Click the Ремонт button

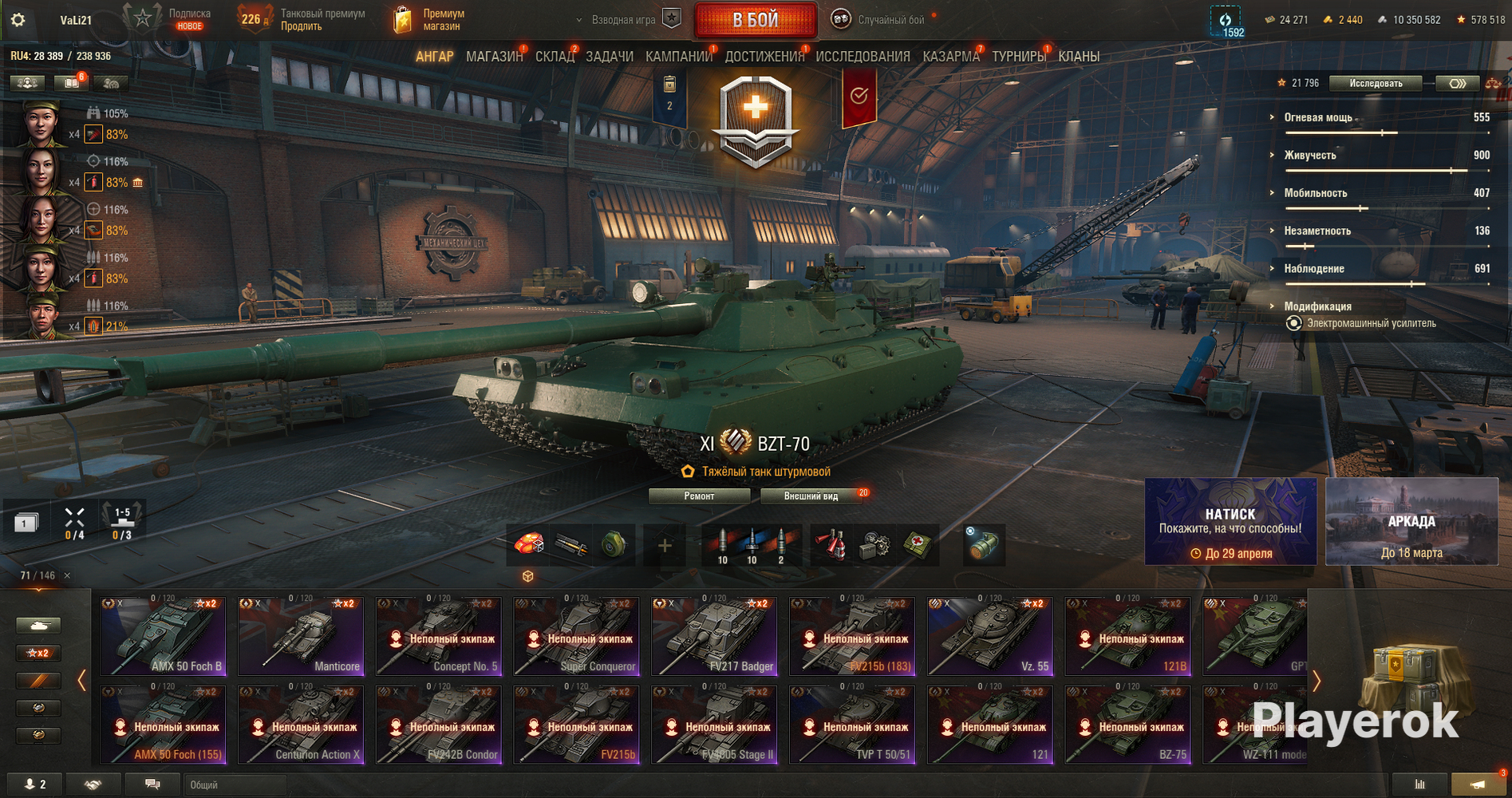click(x=699, y=496)
